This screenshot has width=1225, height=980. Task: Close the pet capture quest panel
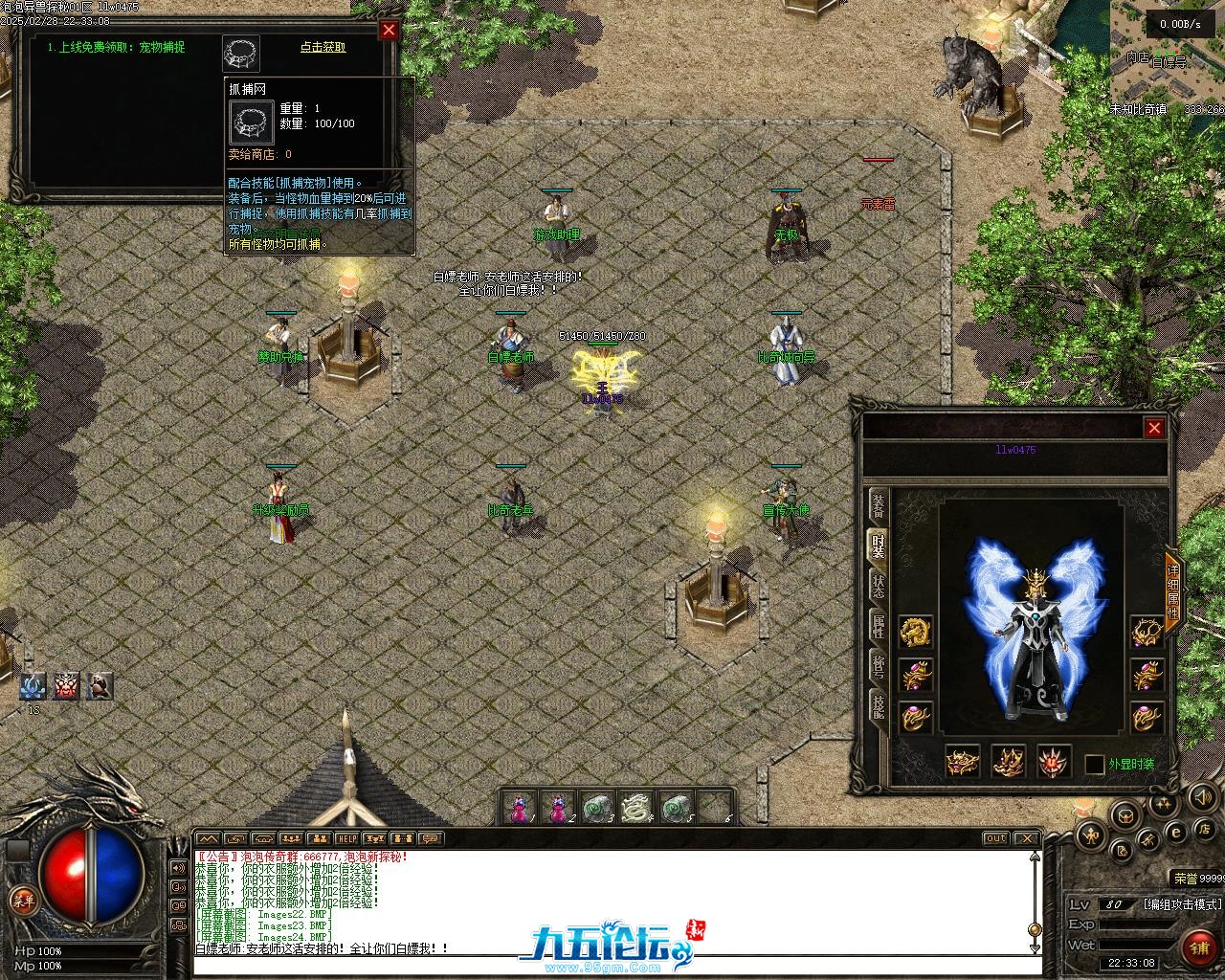[389, 30]
